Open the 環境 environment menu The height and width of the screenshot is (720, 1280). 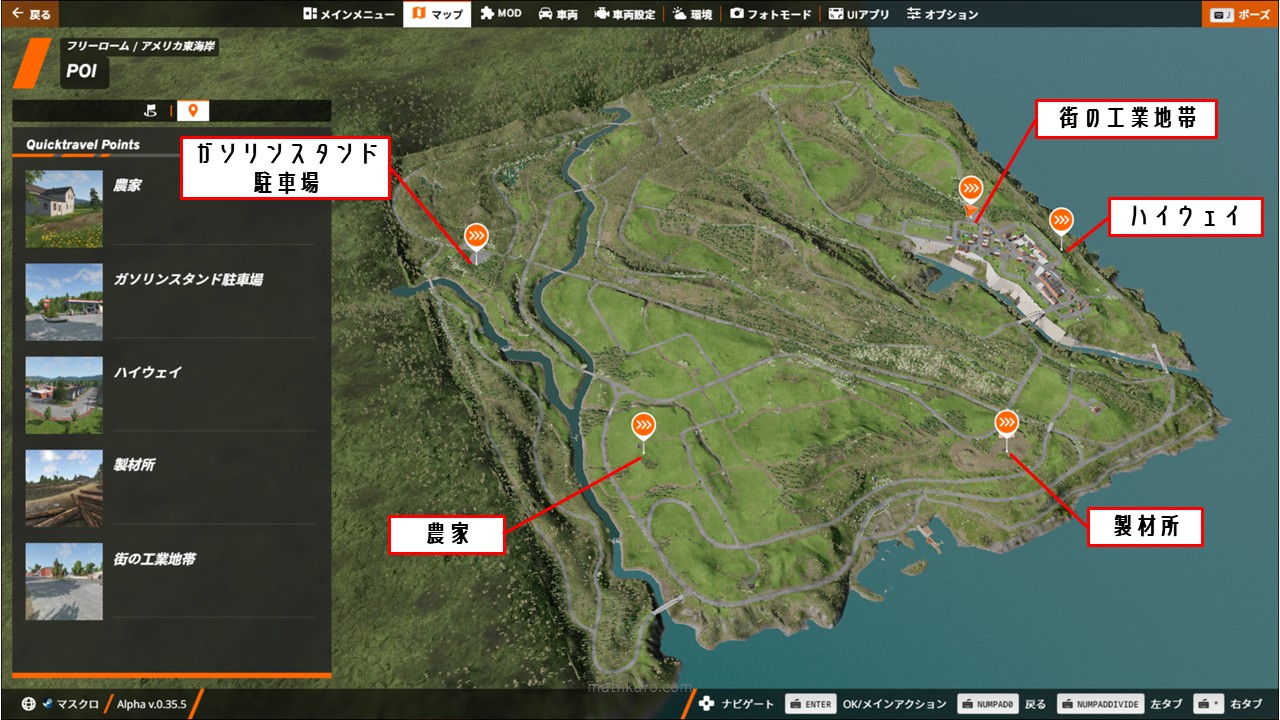(692, 14)
